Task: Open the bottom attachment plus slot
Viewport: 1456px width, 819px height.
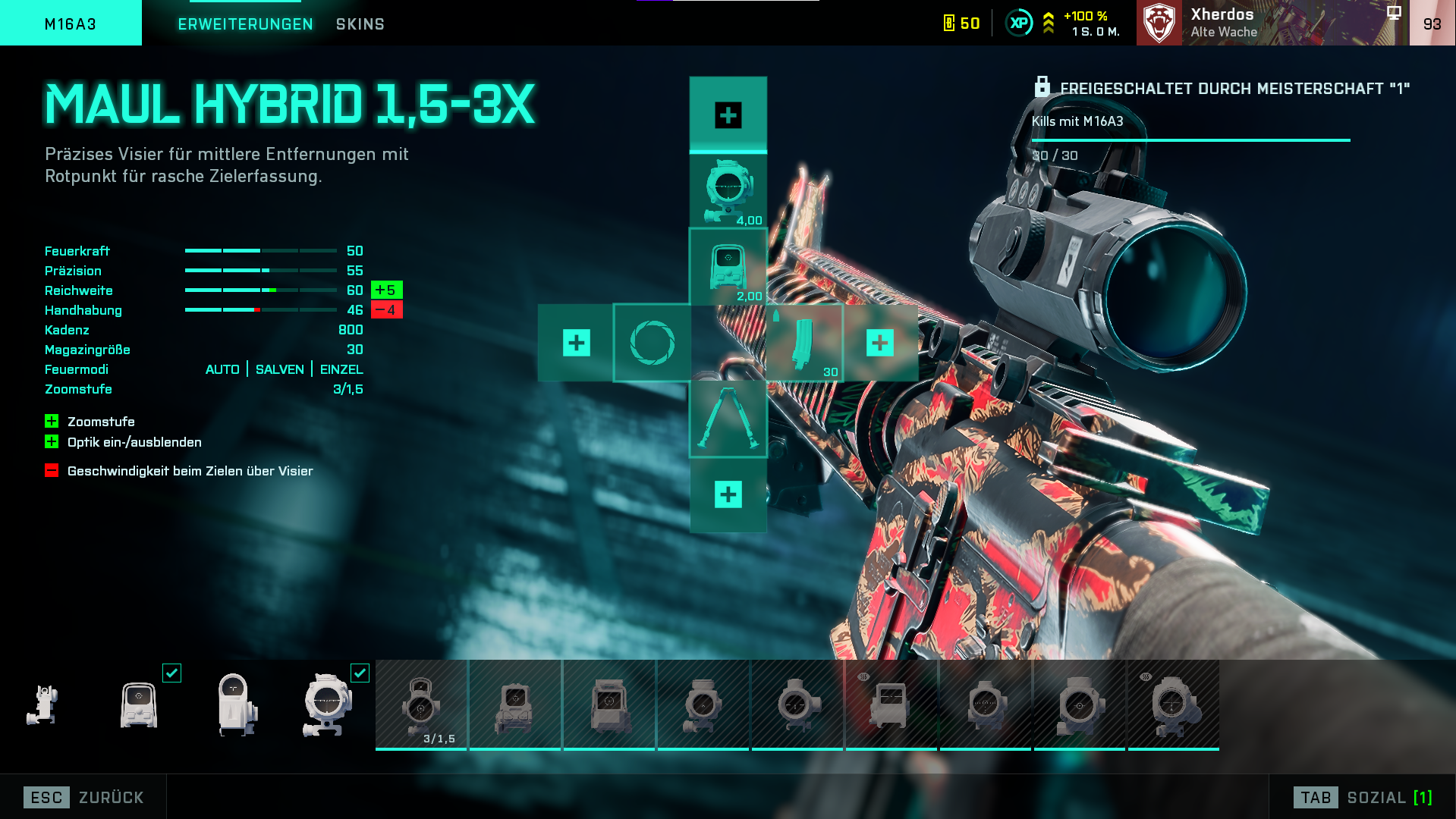Action: point(728,494)
